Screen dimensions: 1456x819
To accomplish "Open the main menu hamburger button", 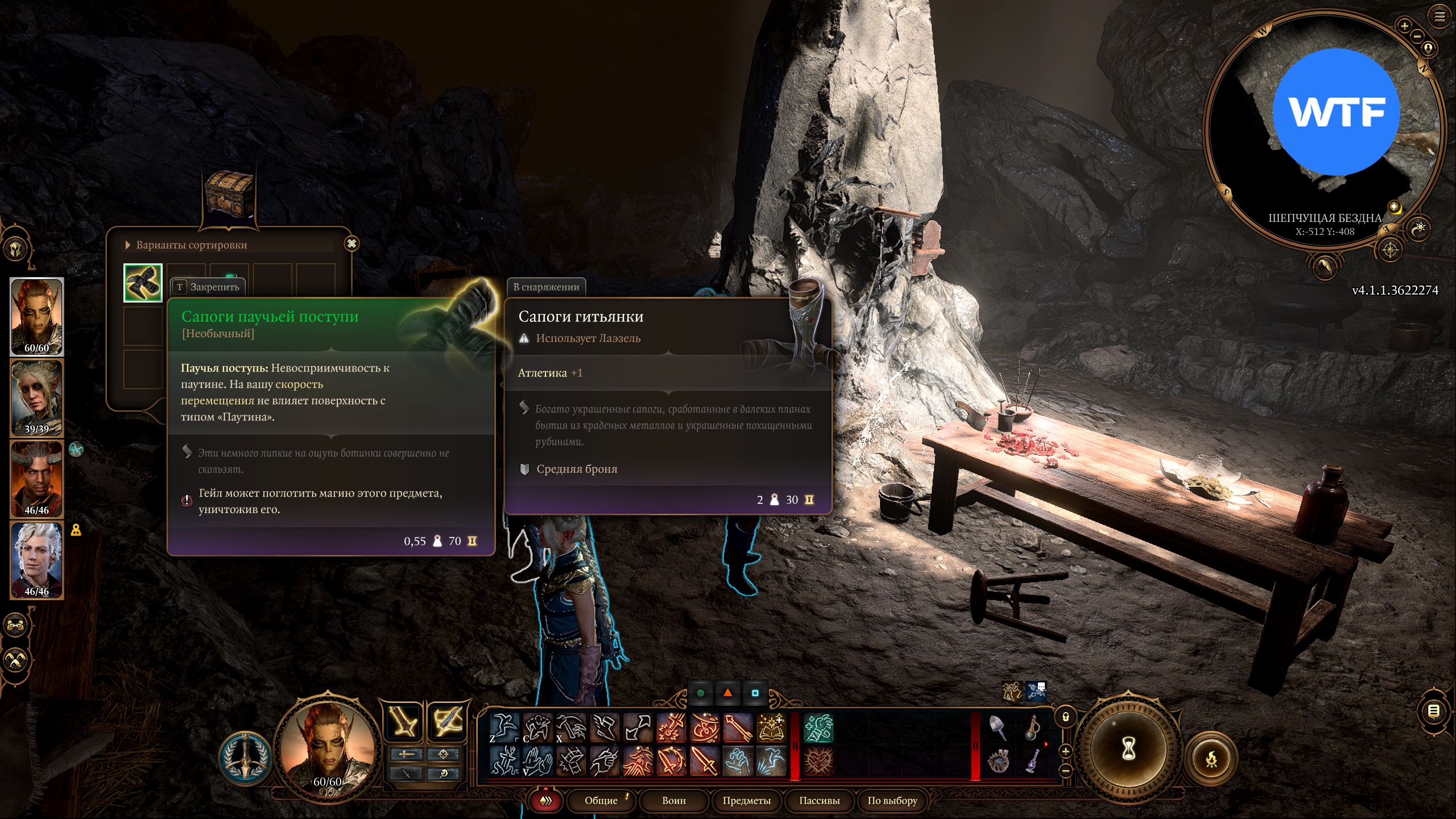I will (x=1439, y=16).
